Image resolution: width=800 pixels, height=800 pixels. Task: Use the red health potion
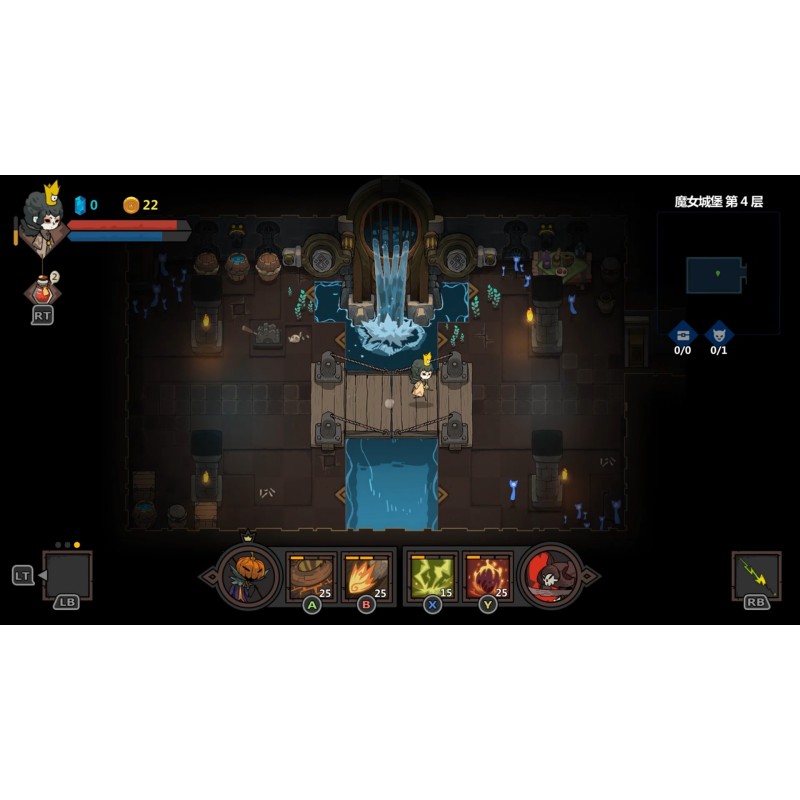42,290
